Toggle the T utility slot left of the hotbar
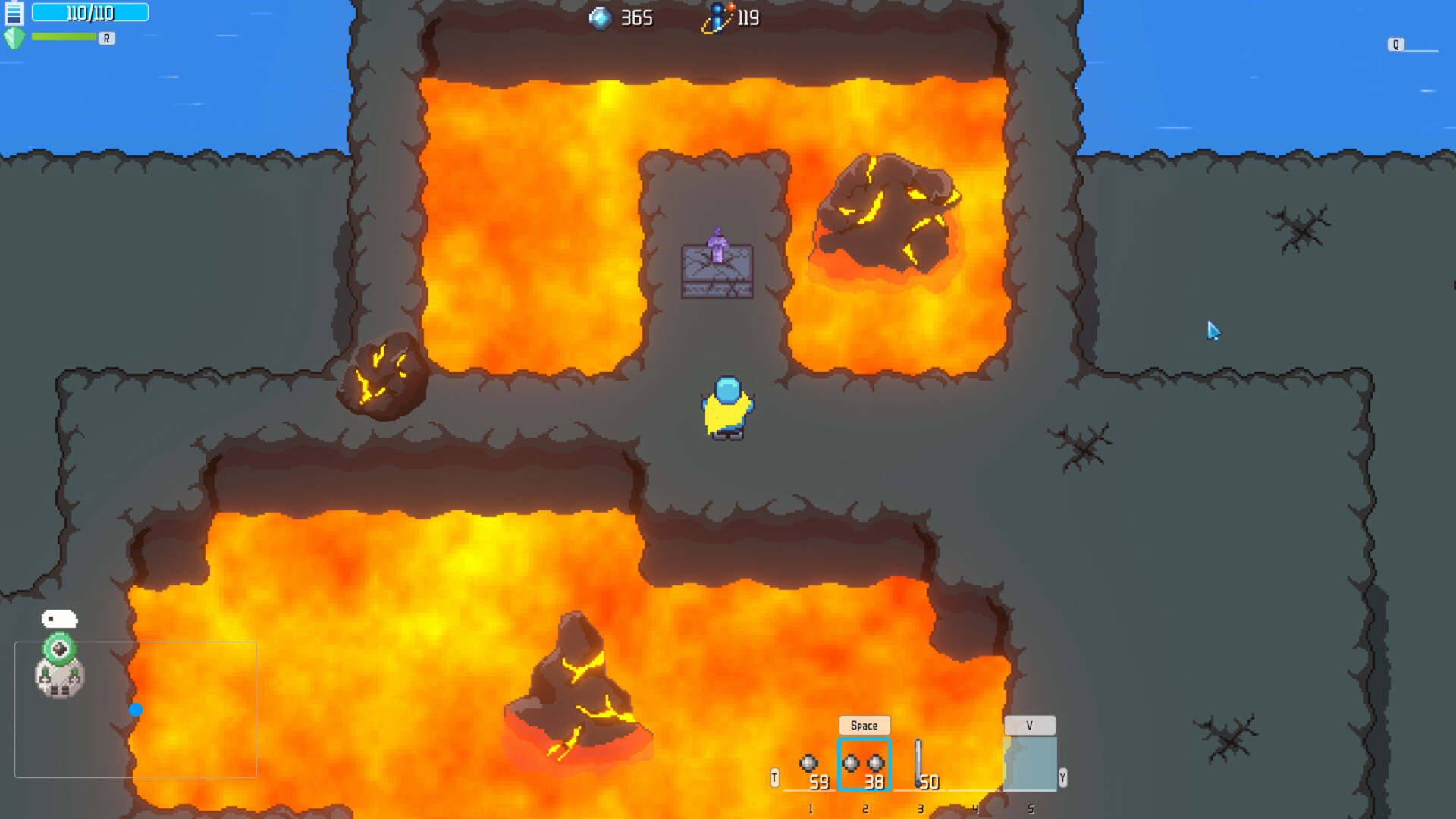The image size is (1456, 819). 773,777
